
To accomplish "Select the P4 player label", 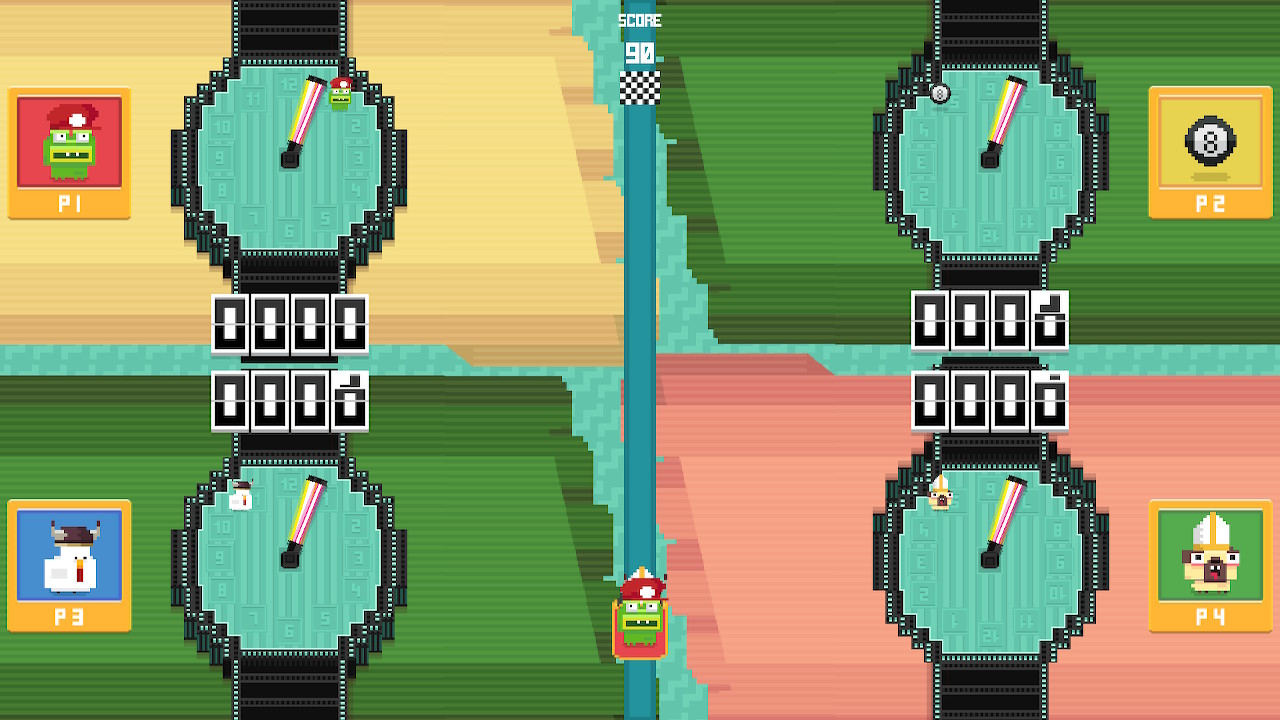I will 1210,617.
